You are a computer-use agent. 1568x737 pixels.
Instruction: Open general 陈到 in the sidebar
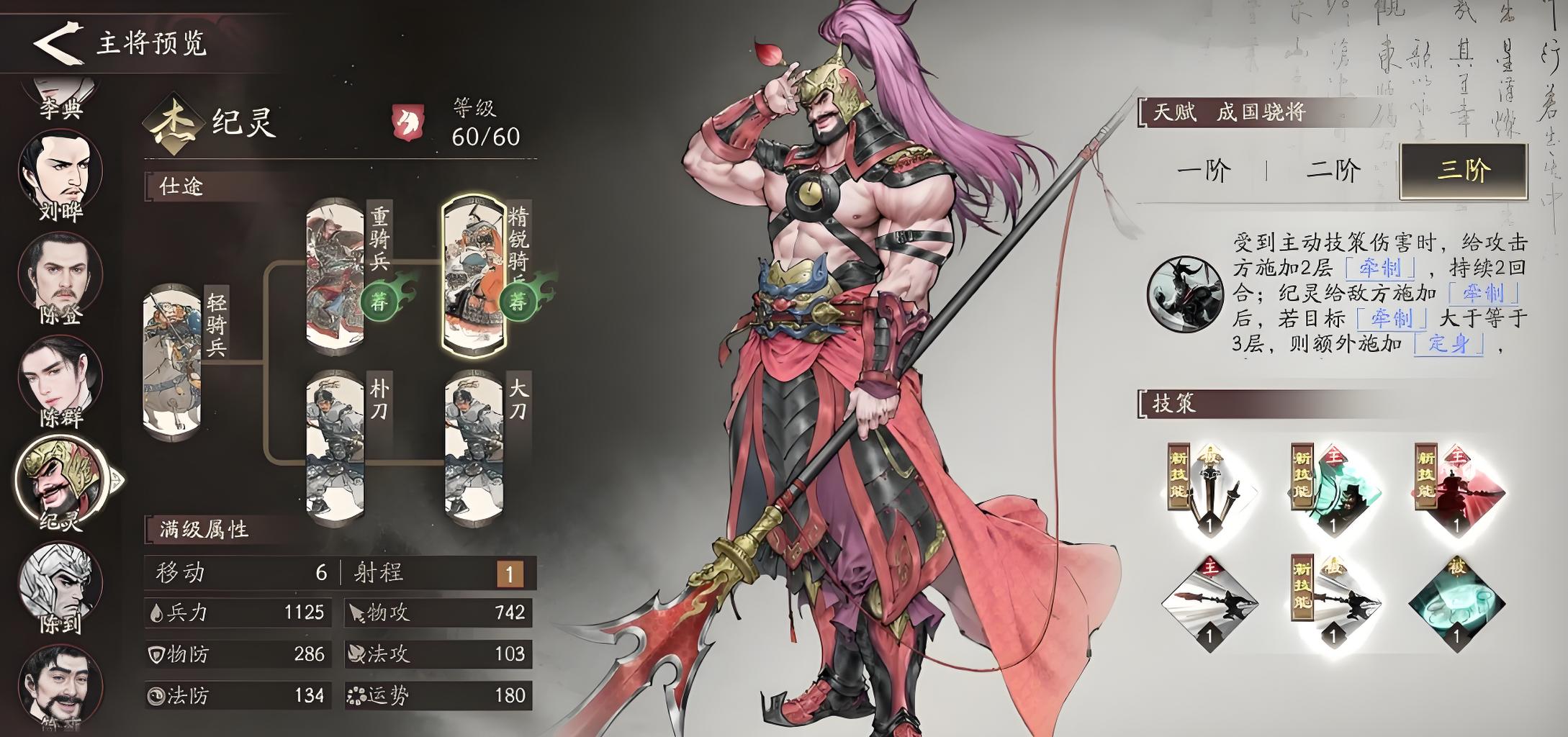click(x=60, y=583)
